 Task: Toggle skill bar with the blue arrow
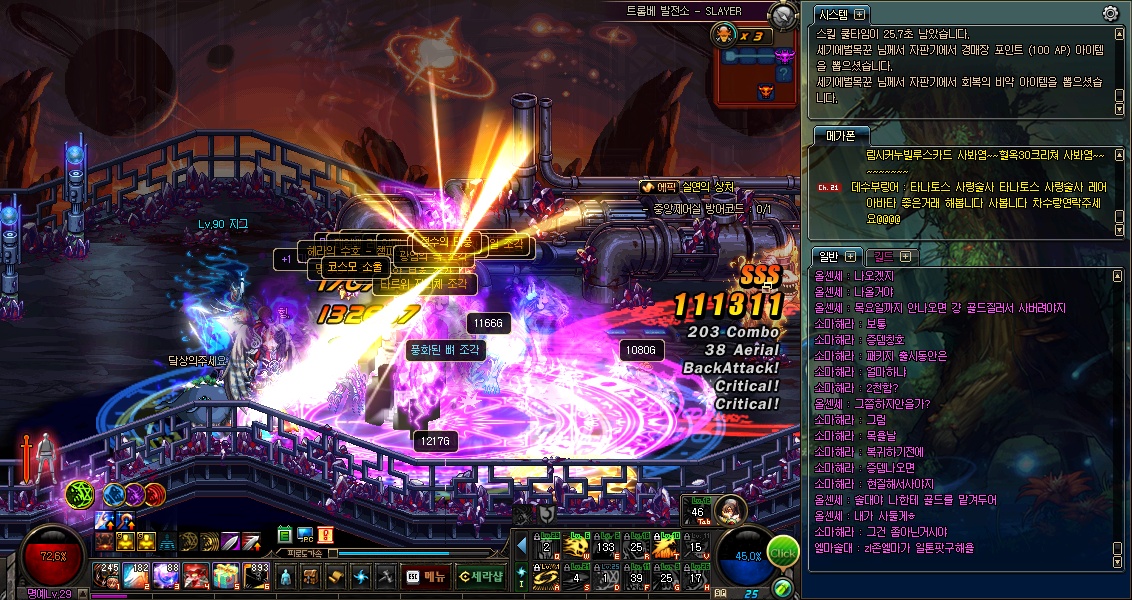pos(521,546)
